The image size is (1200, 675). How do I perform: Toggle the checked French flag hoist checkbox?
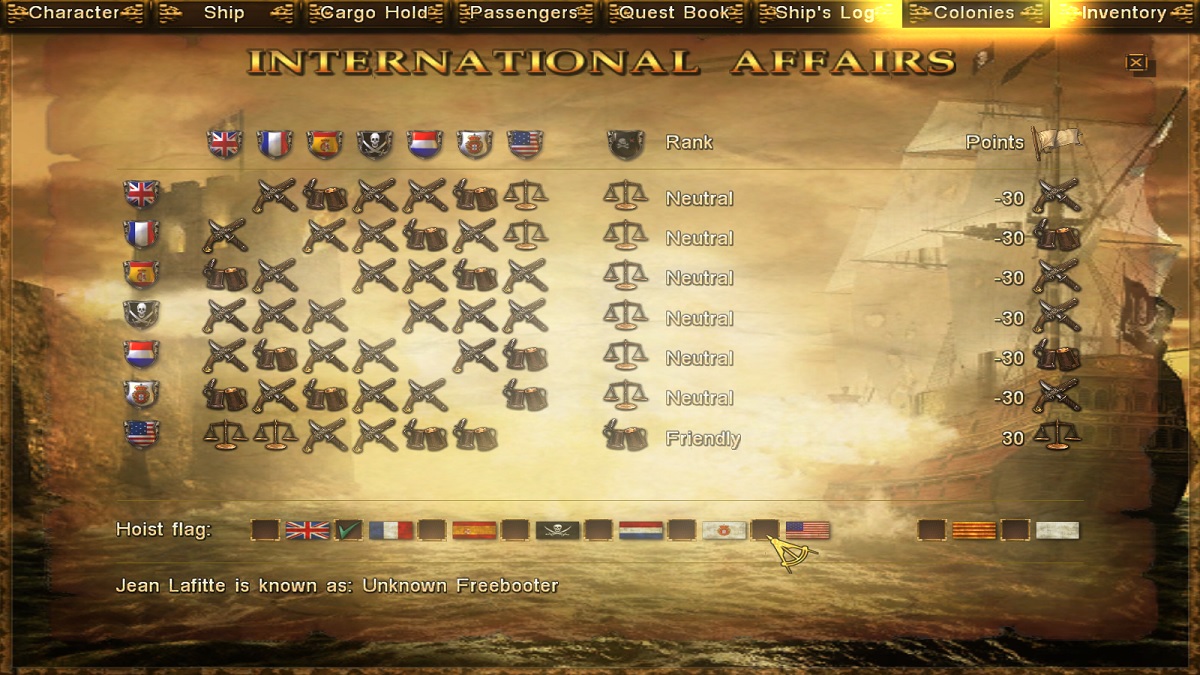pyautogui.click(x=348, y=530)
